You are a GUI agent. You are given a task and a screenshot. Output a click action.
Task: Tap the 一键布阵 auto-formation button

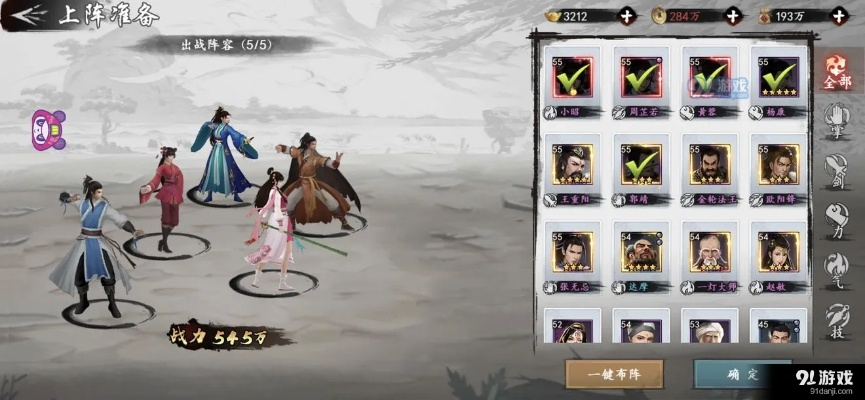click(x=614, y=374)
